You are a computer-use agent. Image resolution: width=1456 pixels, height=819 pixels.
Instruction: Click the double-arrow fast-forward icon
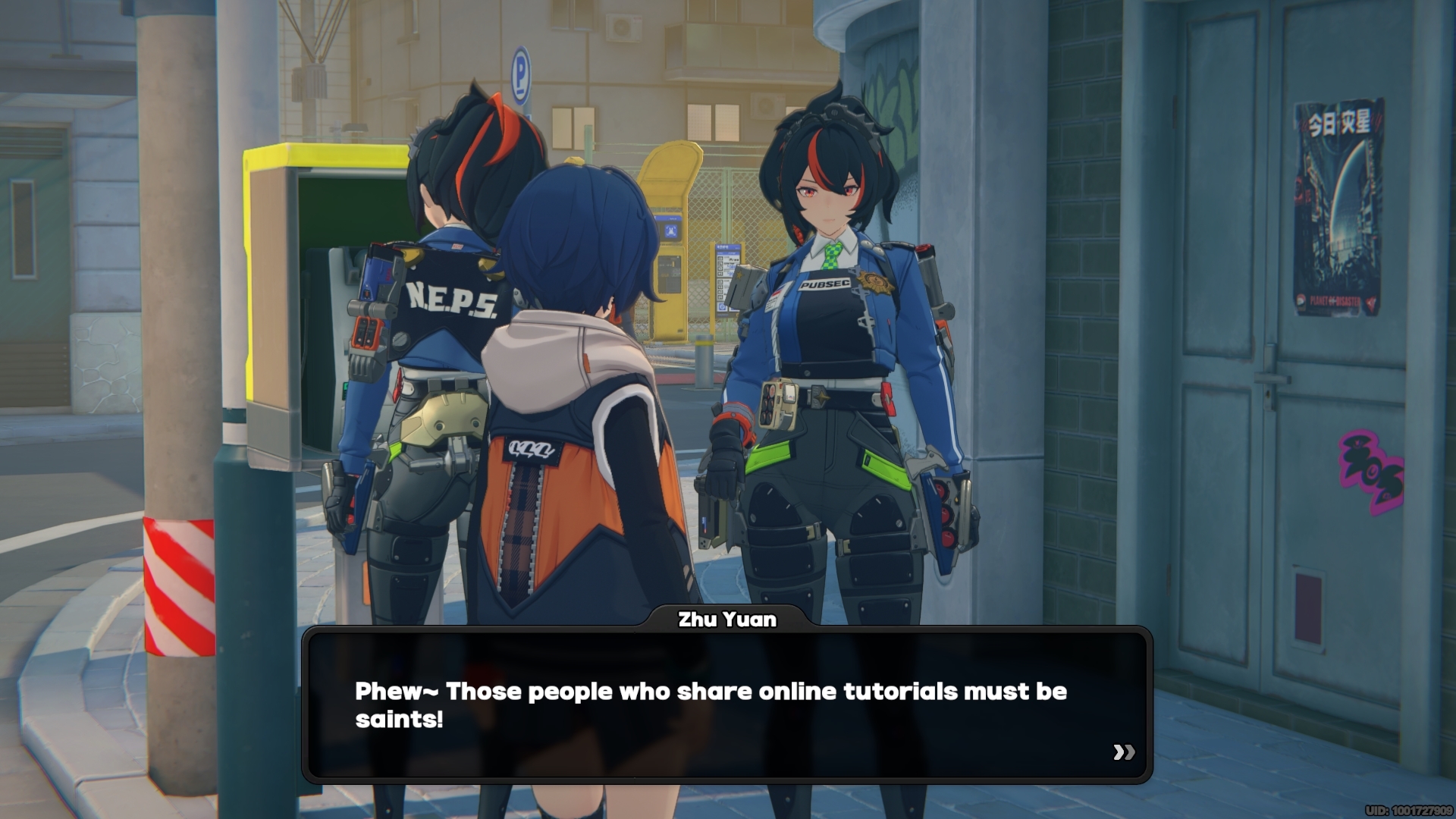tap(1125, 752)
